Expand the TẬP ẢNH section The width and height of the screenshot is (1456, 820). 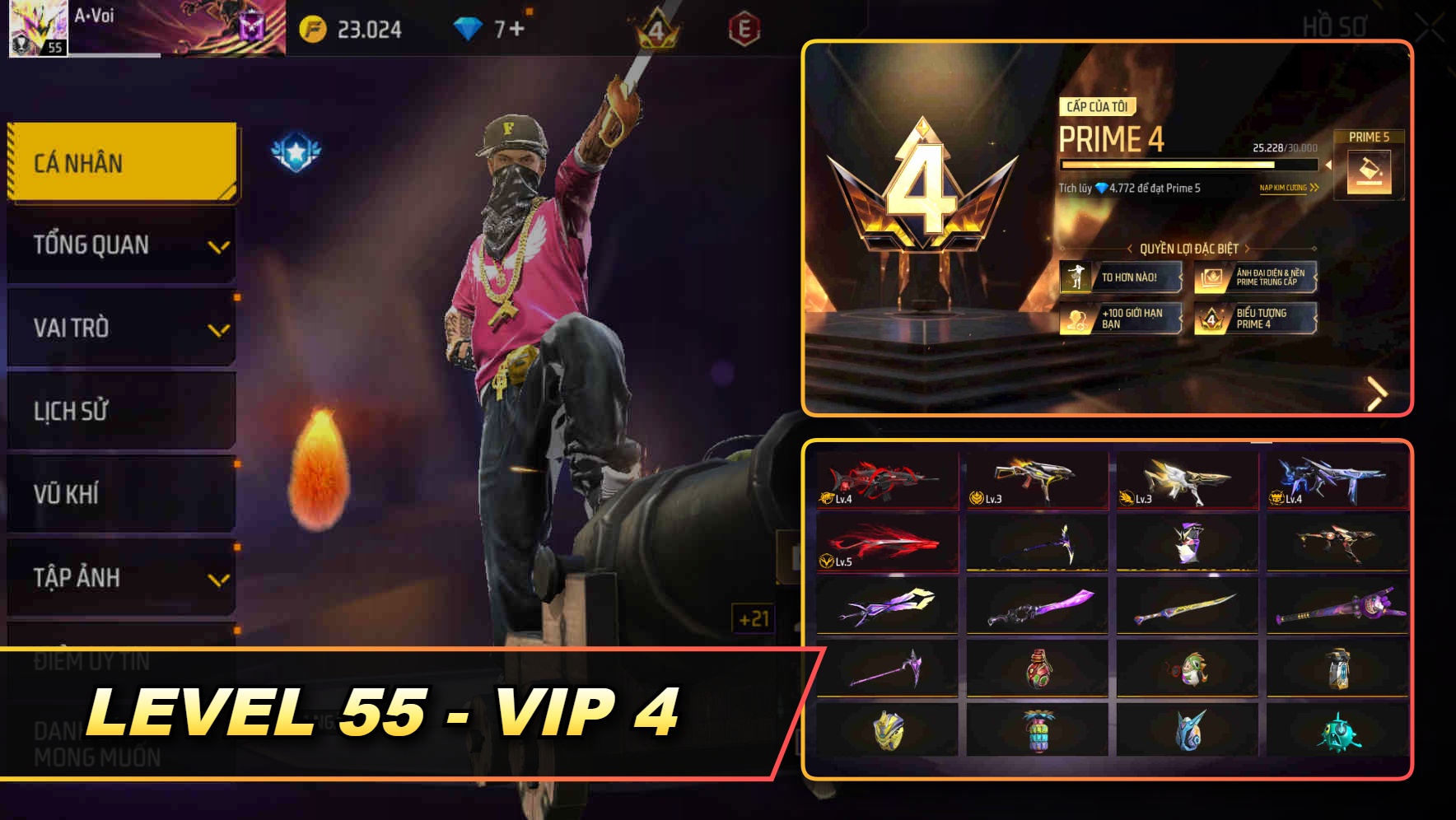pos(121,578)
